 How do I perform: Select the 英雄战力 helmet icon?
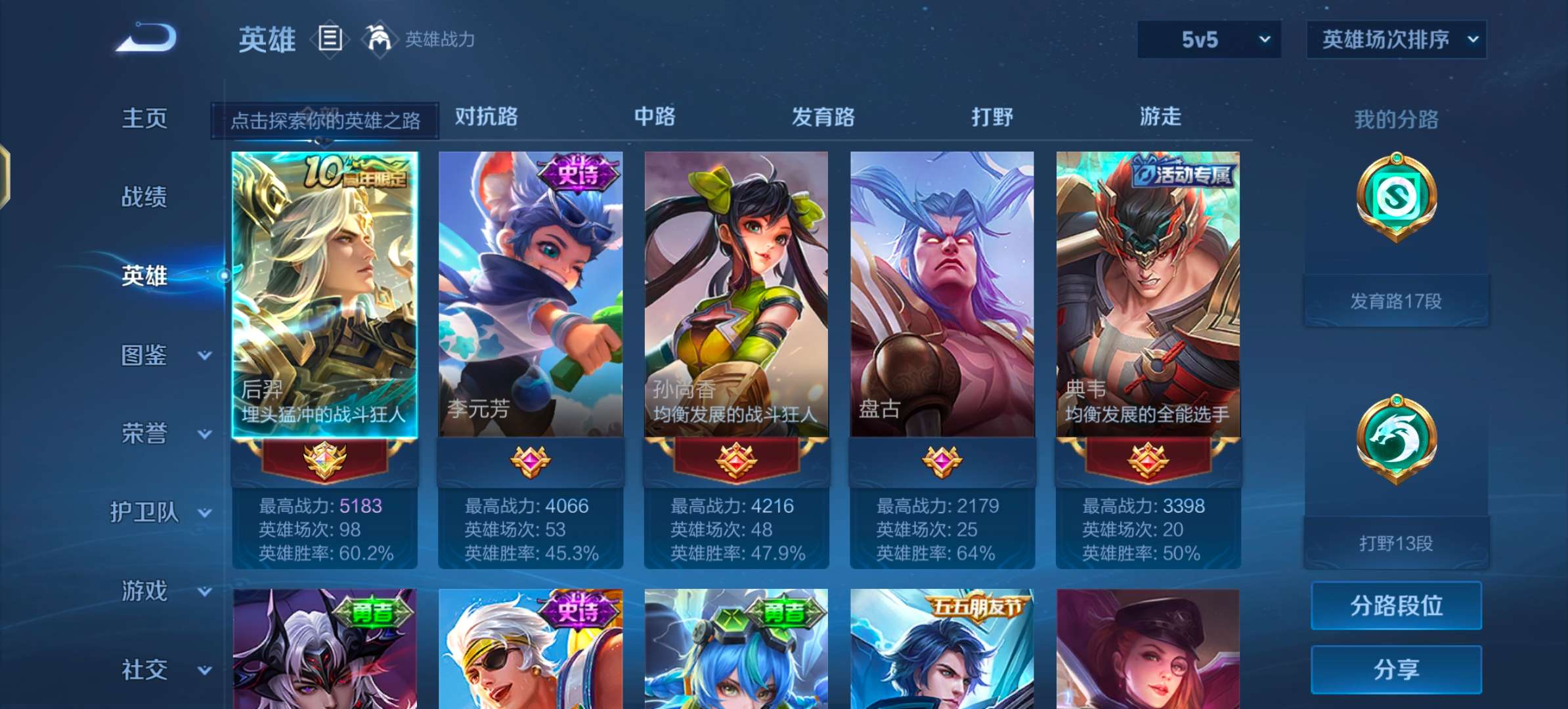(379, 39)
